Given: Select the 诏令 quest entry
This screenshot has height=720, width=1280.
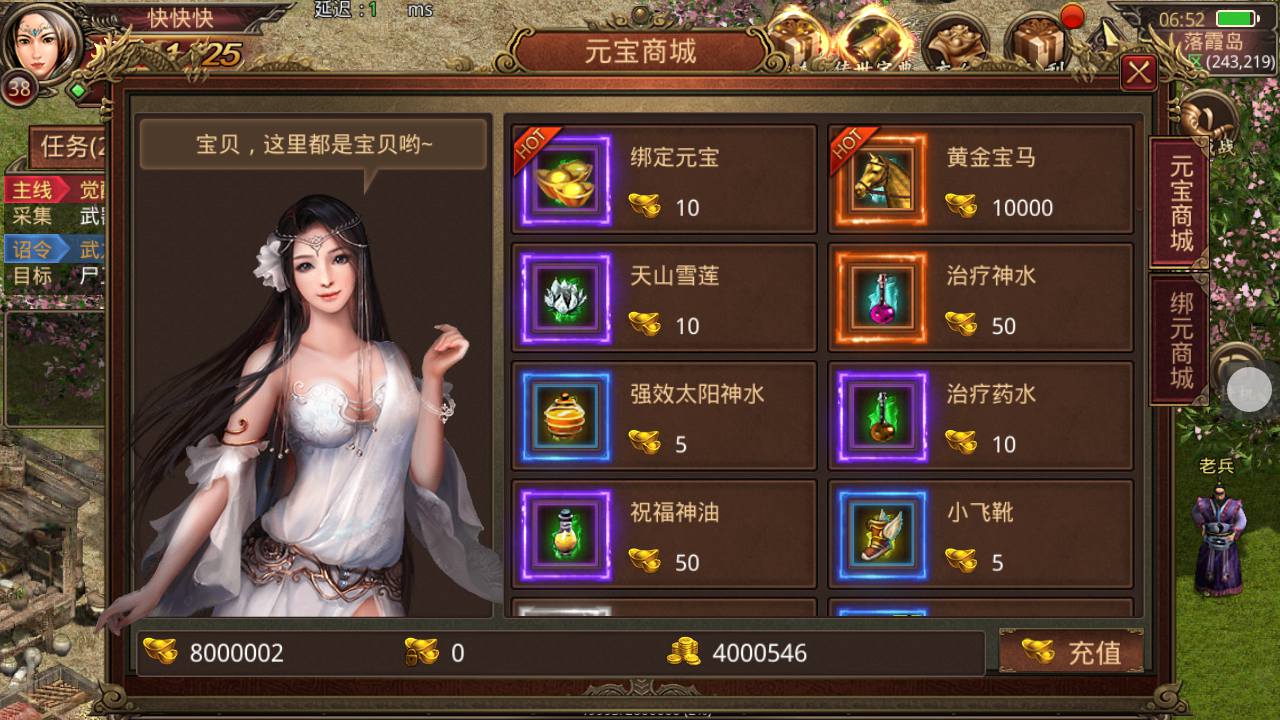Looking at the screenshot, I should [38, 249].
